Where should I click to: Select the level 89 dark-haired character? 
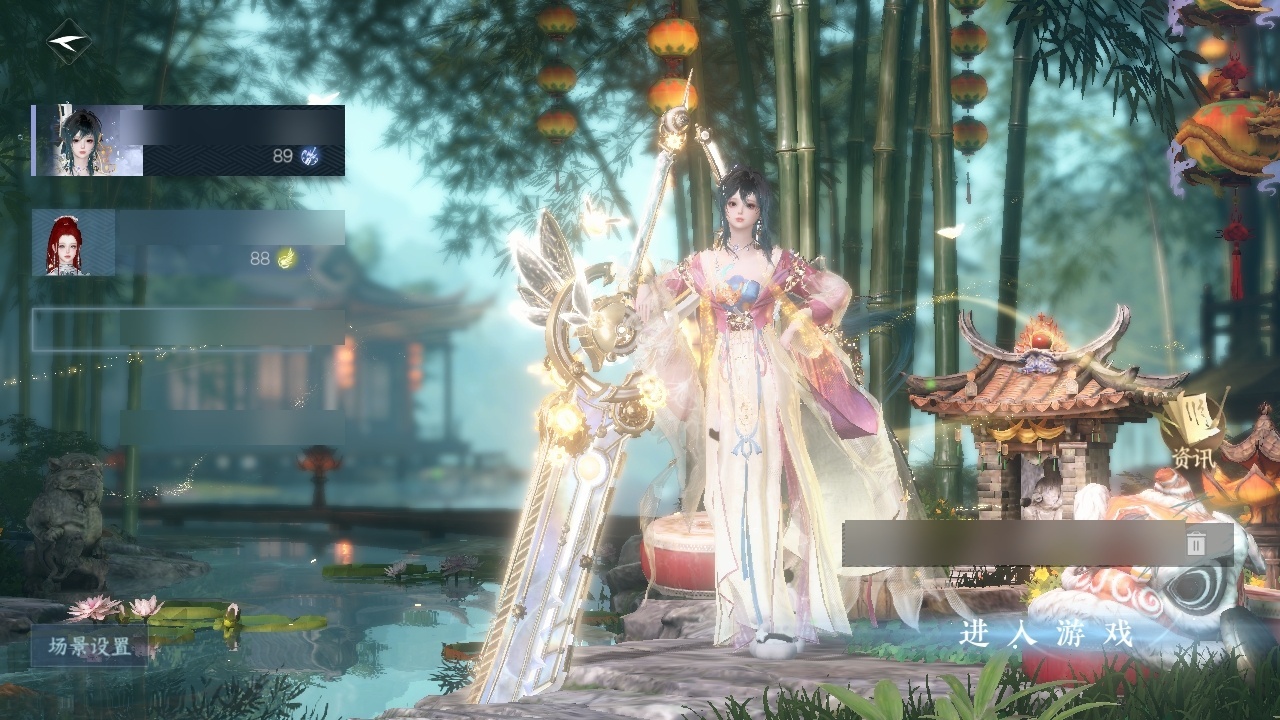coord(188,141)
